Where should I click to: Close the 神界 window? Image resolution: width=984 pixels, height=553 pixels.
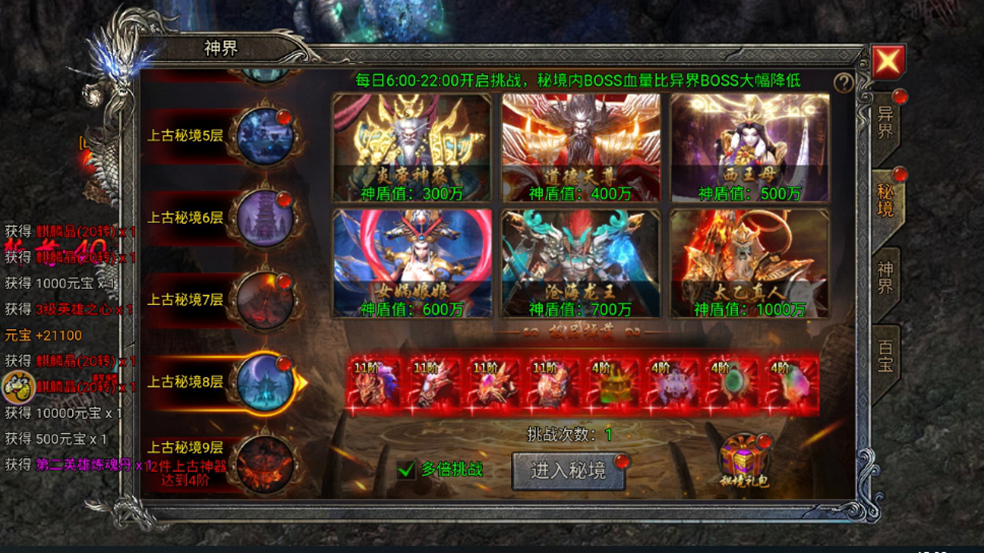pyautogui.click(x=888, y=62)
